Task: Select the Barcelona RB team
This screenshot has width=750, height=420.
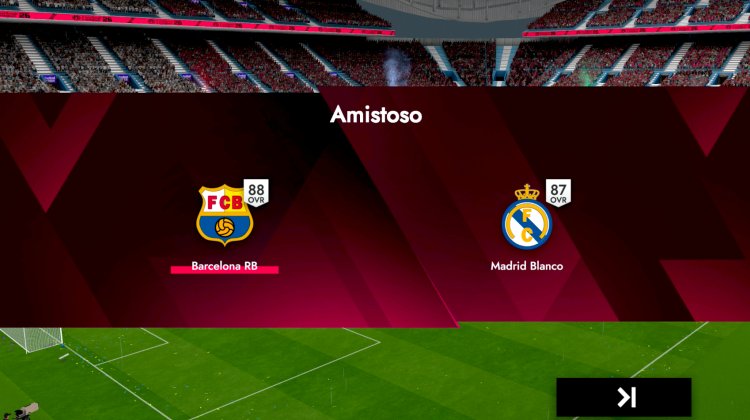Action: (x=224, y=215)
